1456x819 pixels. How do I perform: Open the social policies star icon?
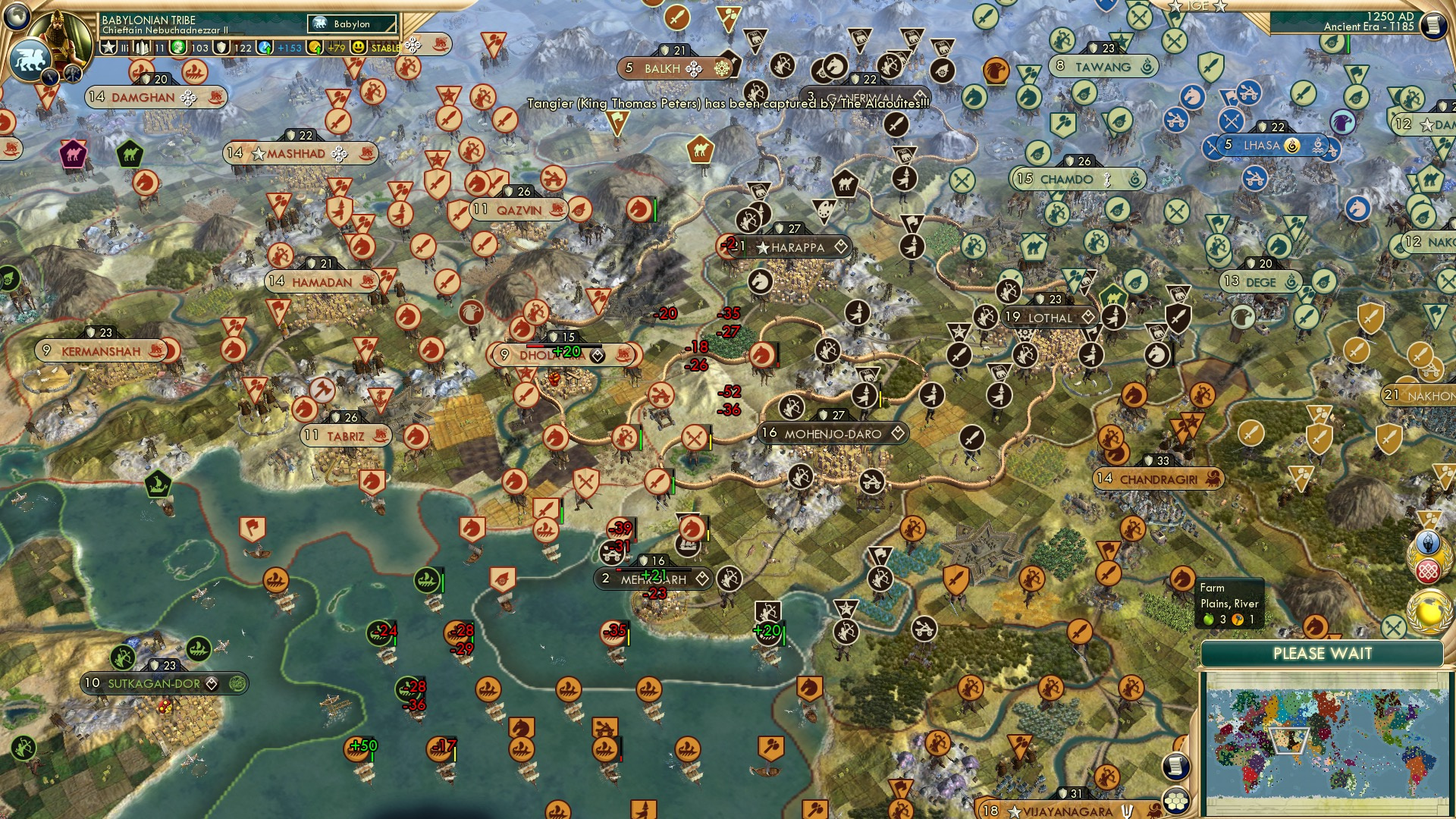pyautogui.click(x=108, y=48)
